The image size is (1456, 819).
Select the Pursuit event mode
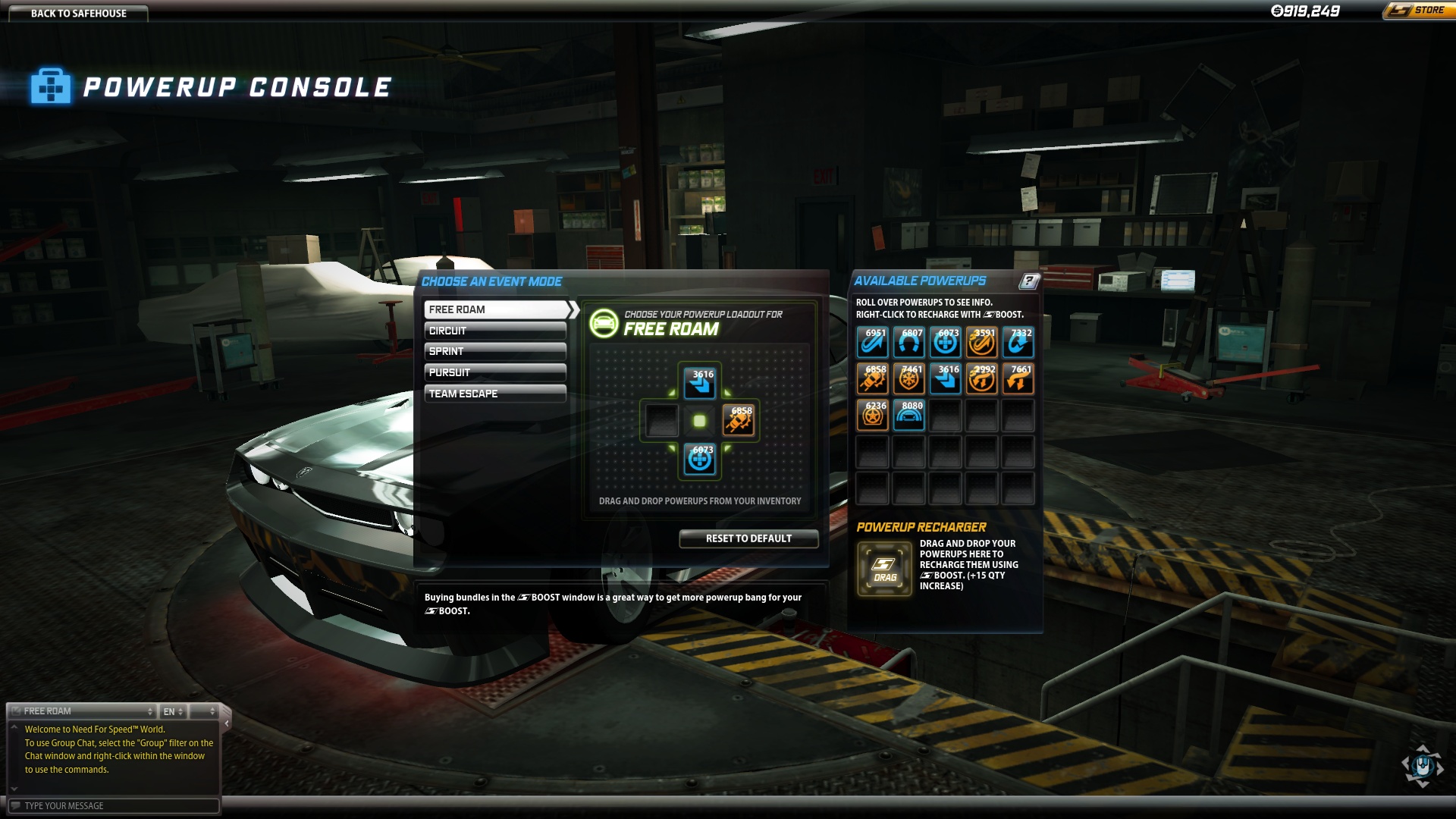pos(495,372)
